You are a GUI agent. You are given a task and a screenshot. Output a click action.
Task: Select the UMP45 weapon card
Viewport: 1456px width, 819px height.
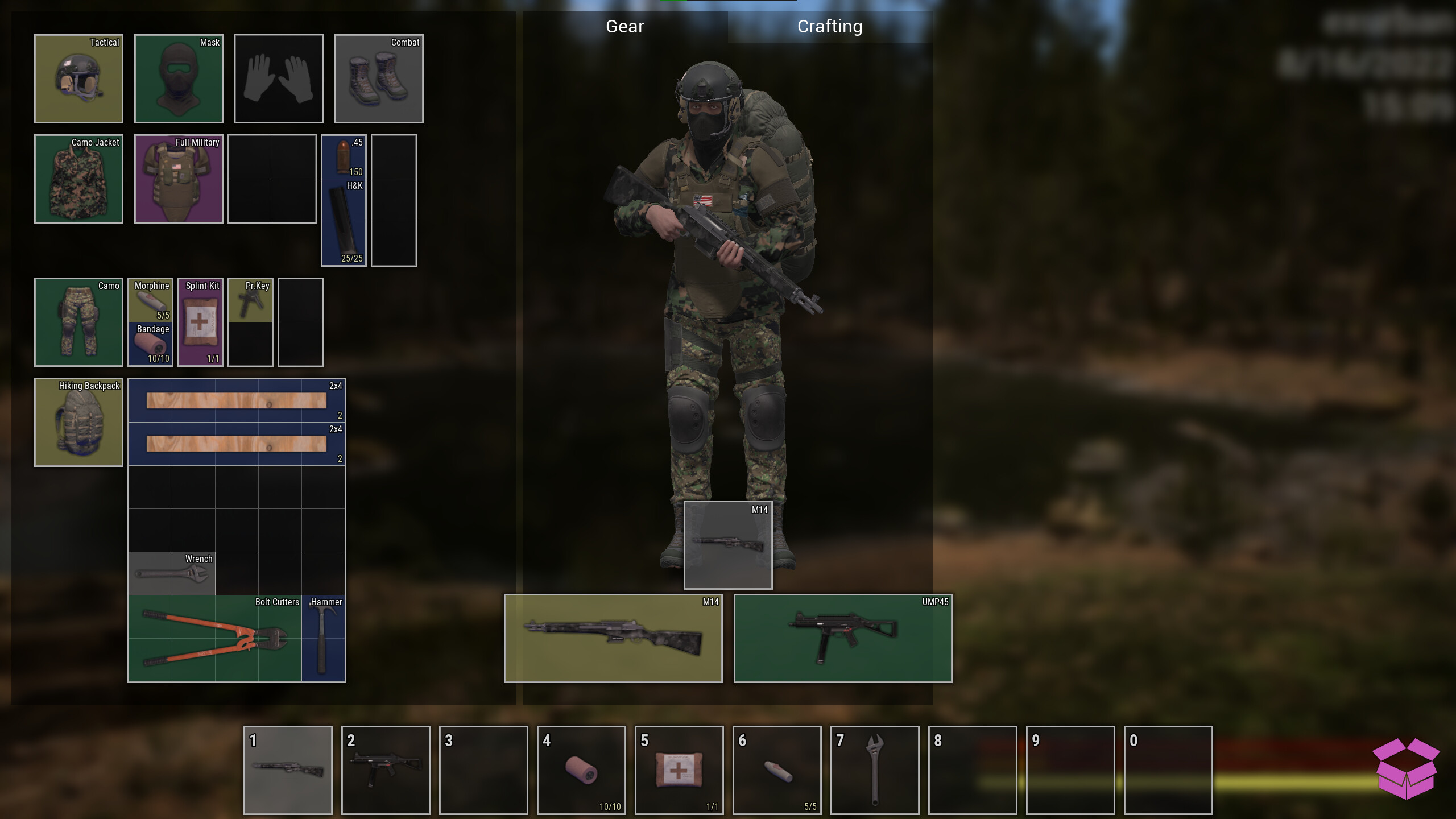(842, 638)
